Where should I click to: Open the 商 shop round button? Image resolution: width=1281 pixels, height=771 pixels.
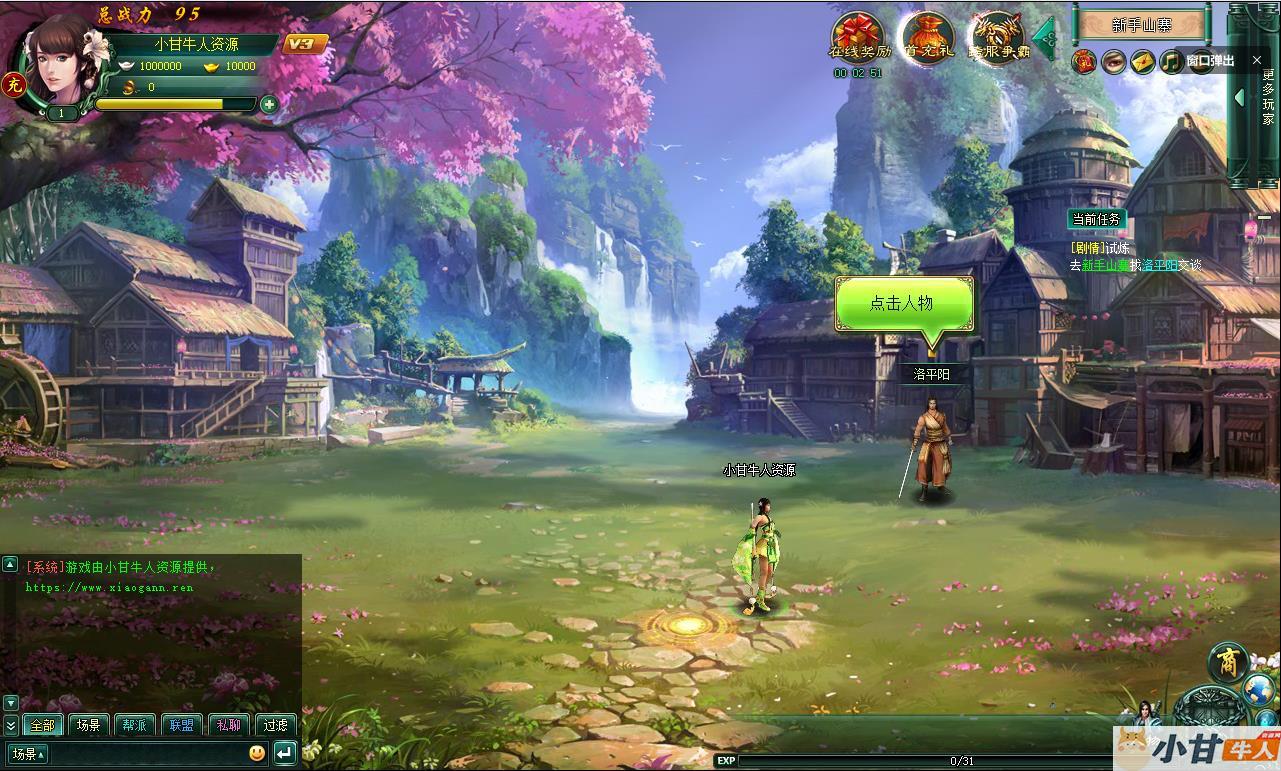pos(1227,662)
